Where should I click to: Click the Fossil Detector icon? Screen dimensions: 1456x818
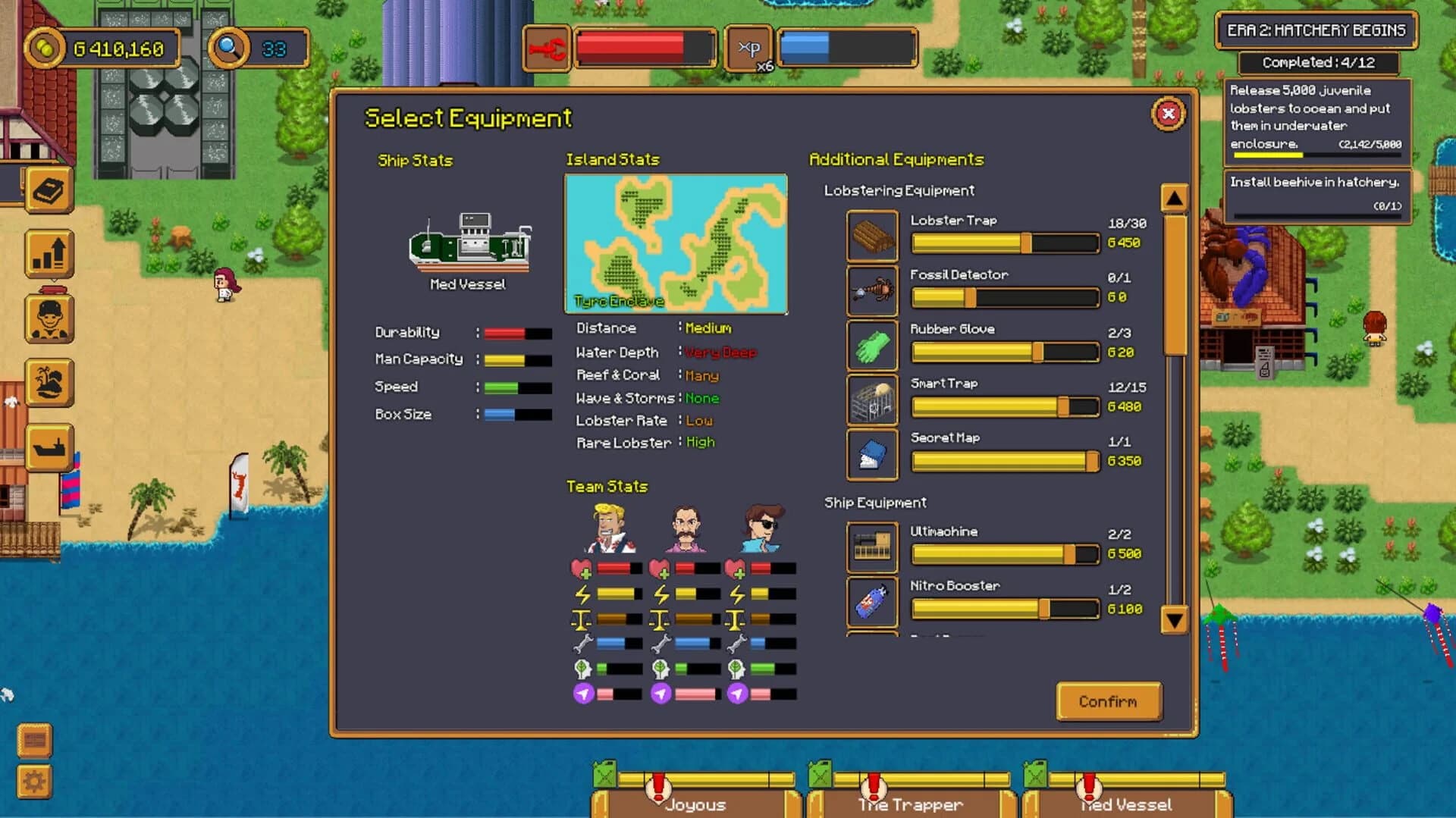(x=871, y=291)
